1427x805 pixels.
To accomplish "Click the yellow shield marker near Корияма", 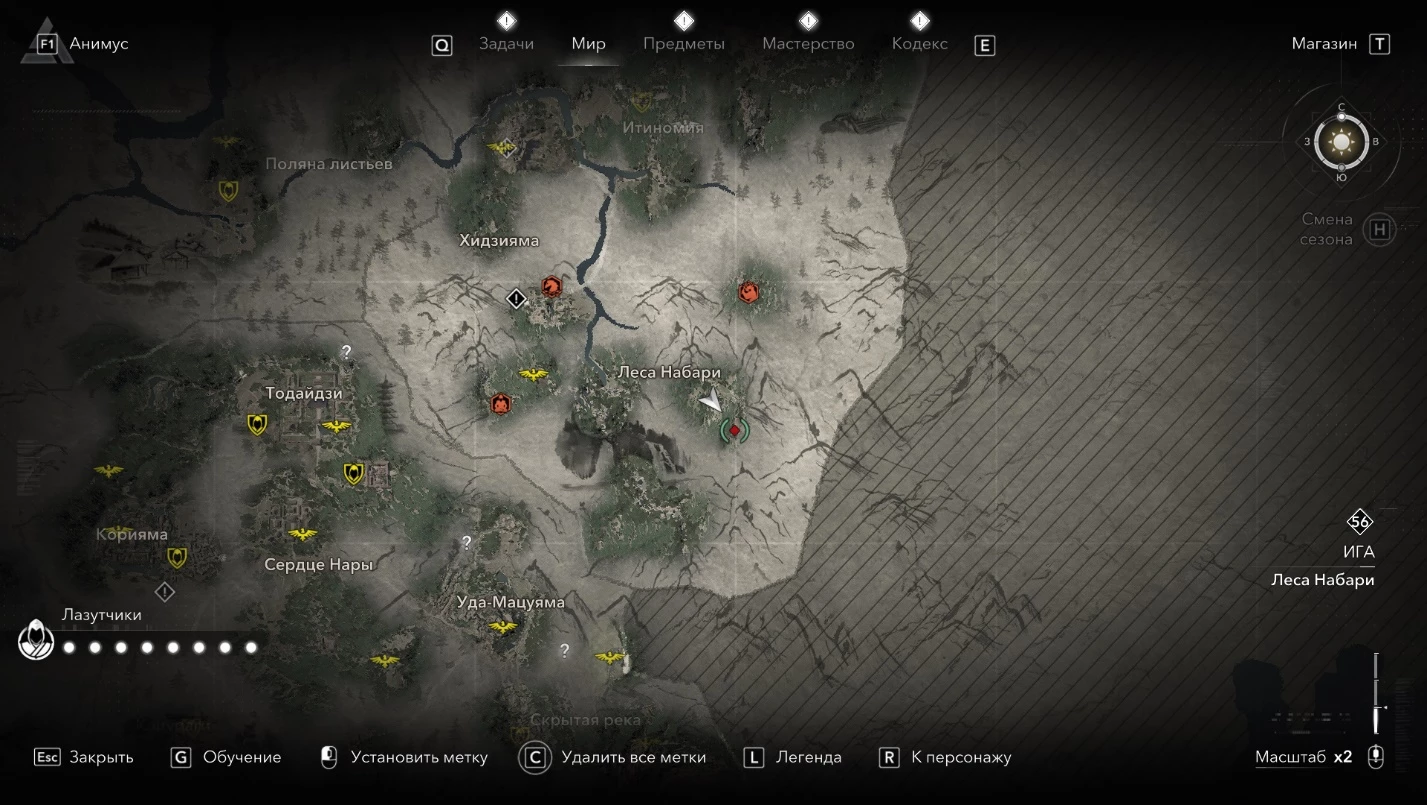I will pyautogui.click(x=177, y=557).
